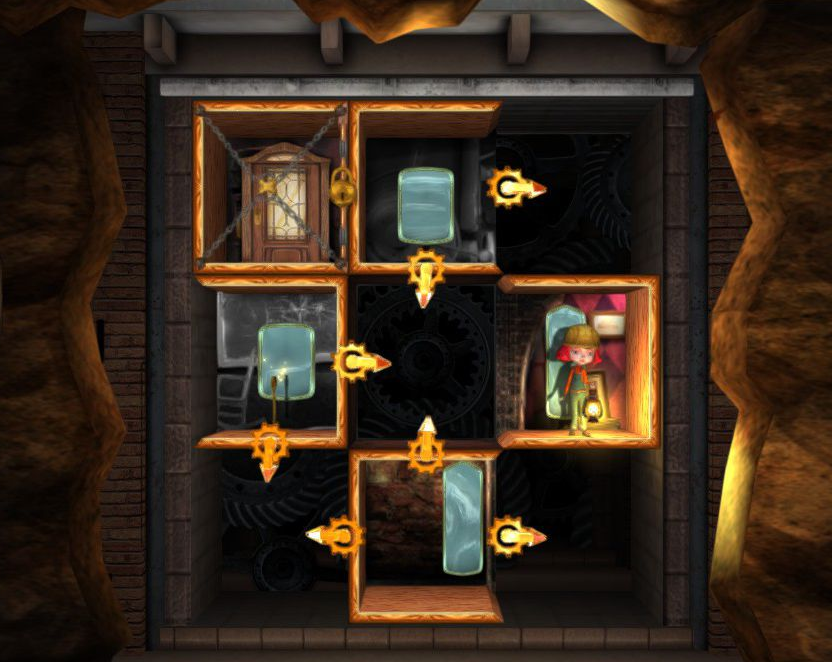832x662 pixels.
Task: Select the room tile with the chained door
Action: (x=271, y=187)
